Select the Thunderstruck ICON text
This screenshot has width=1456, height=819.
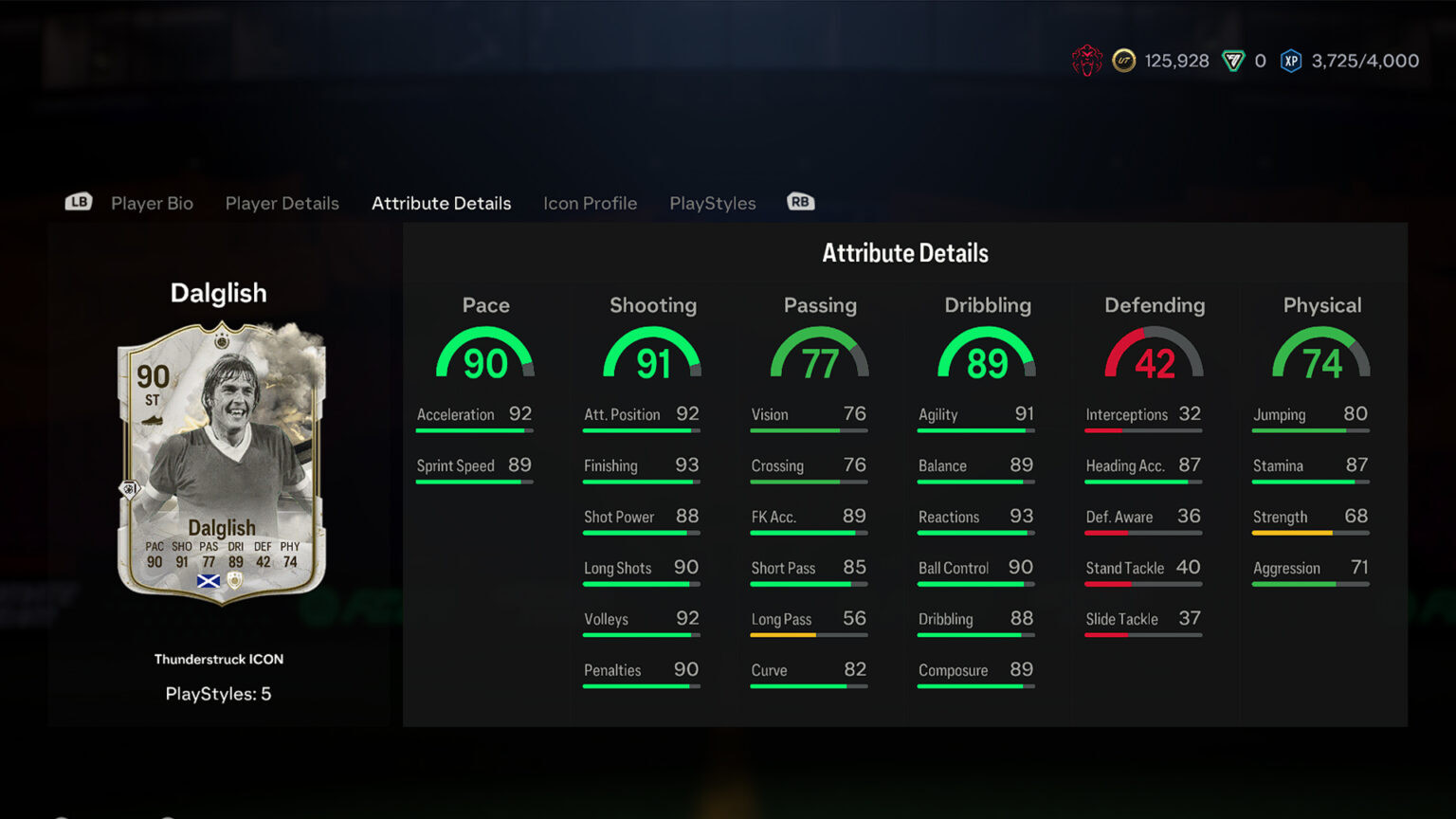tap(219, 659)
